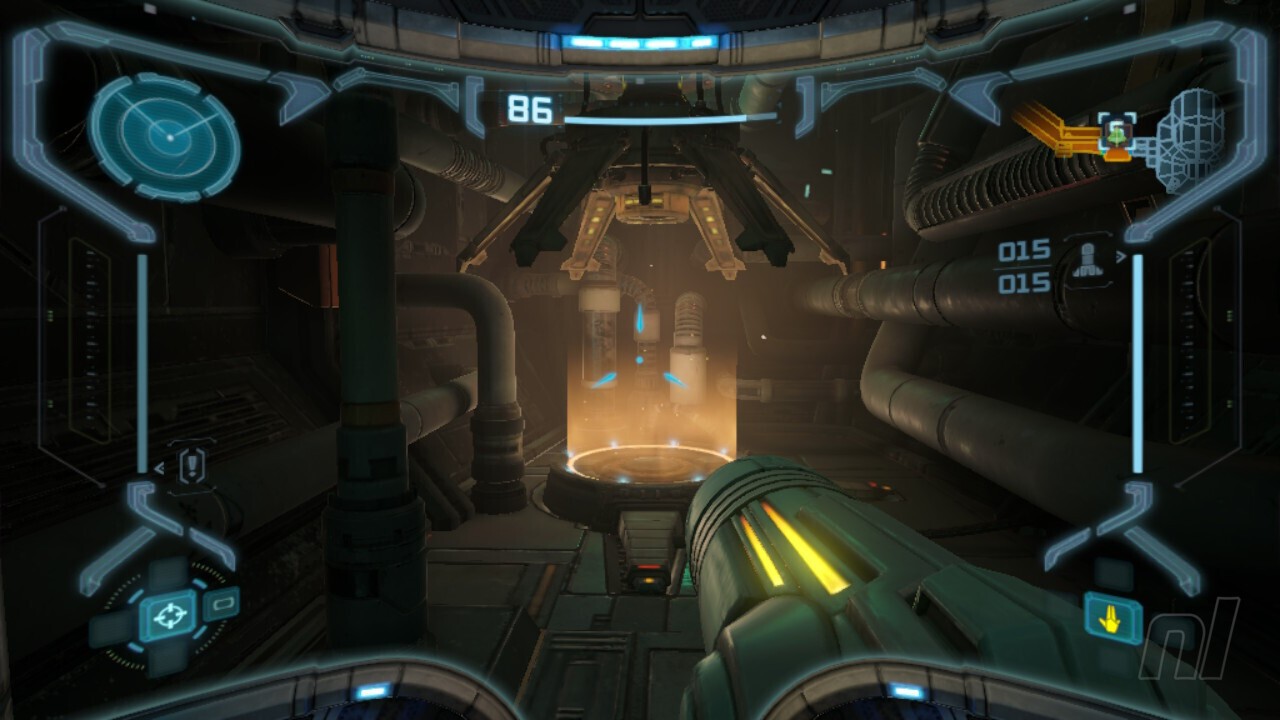Image resolution: width=1280 pixels, height=720 pixels.
Task: Toggle the arrow next to the missile gauge
Action: click(1122, 256)
